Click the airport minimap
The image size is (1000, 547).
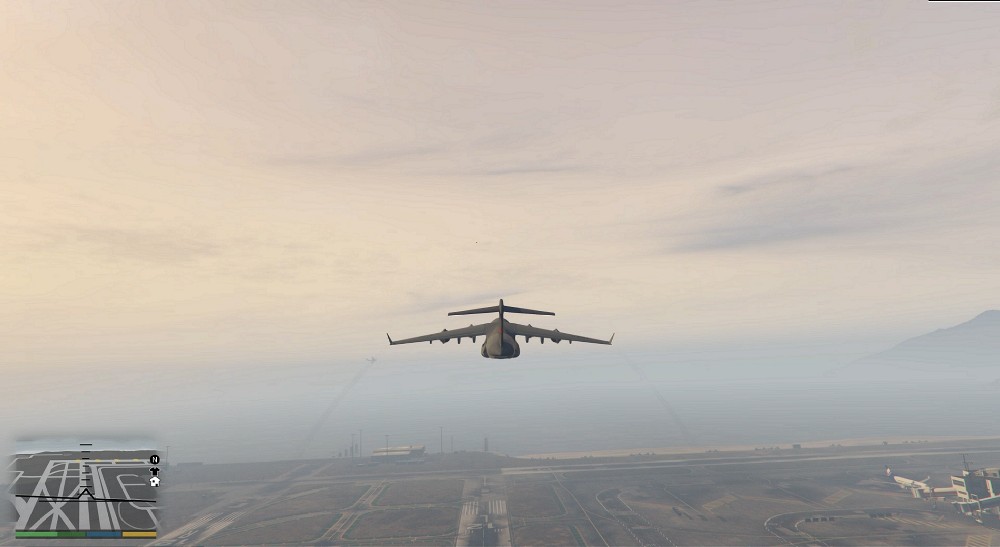pyautogui.click(x=84, y=492)
